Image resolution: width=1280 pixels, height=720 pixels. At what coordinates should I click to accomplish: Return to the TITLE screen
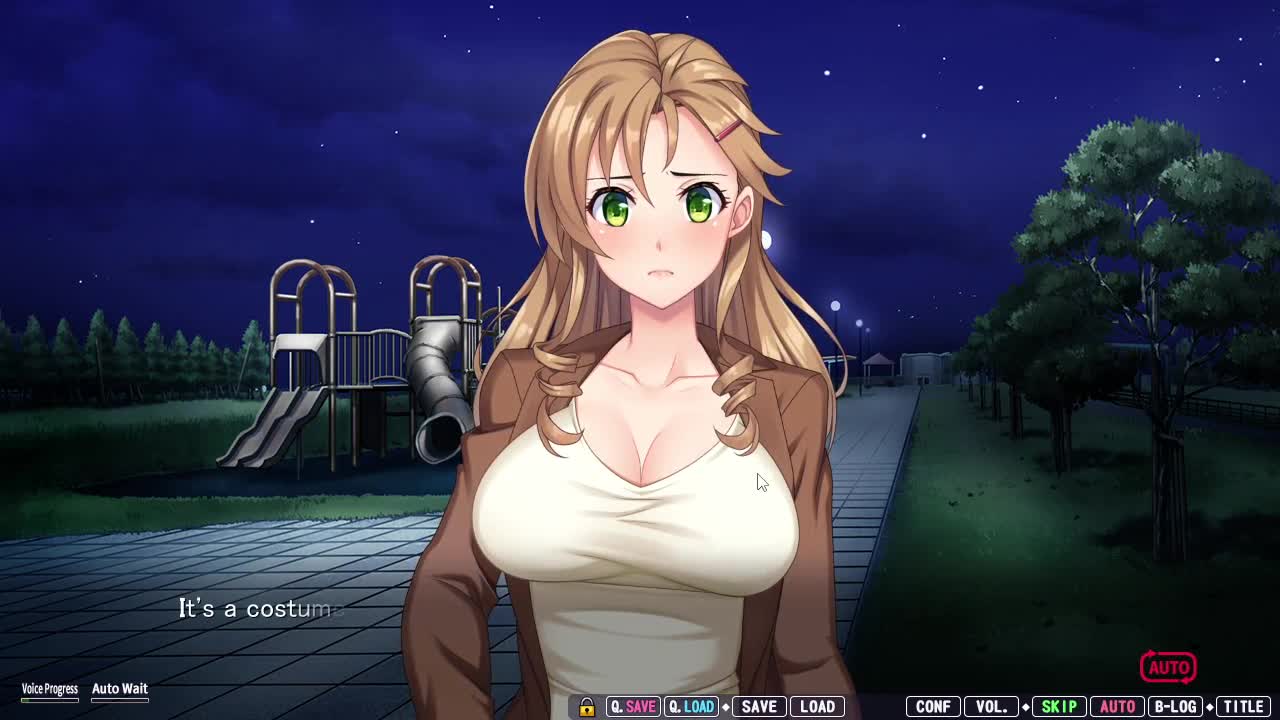1243,707
